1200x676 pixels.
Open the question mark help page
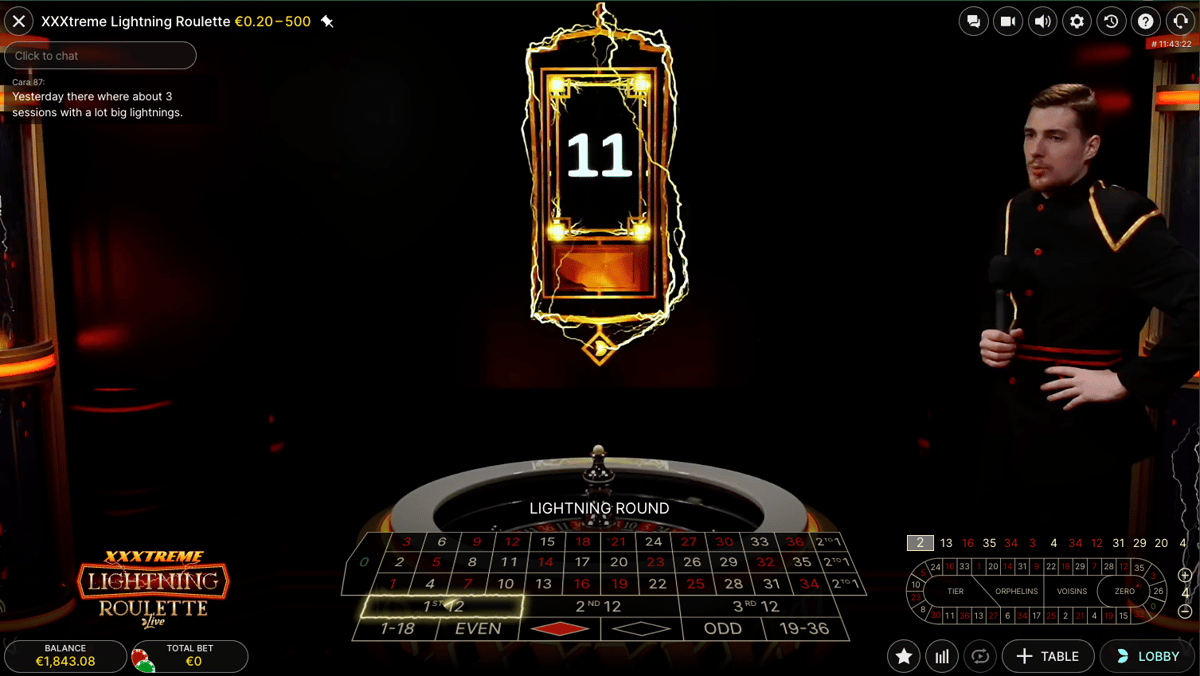pyautogui.click(x=1146, y=21)
